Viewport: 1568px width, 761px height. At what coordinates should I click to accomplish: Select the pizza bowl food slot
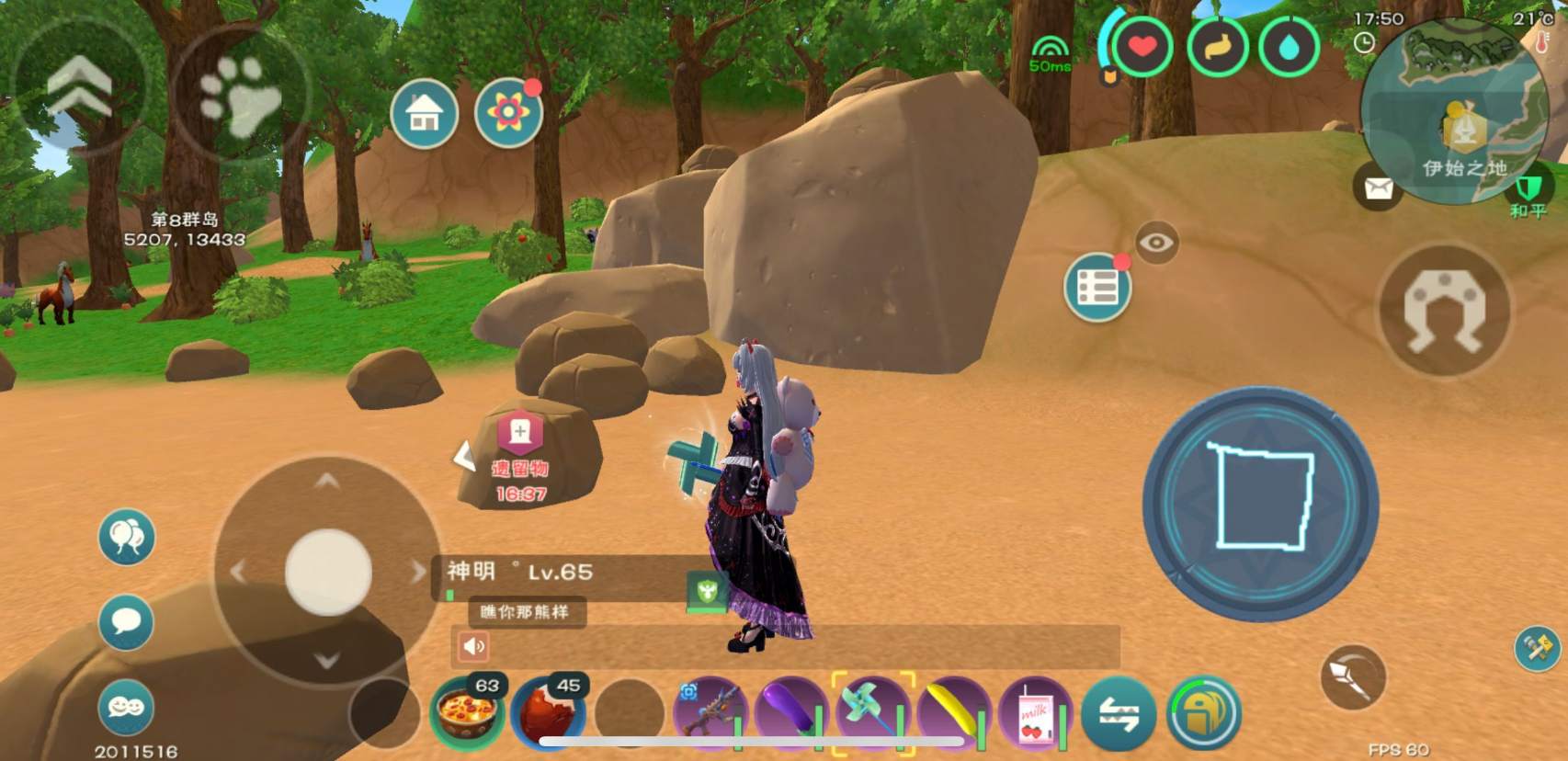click(467, 711)
